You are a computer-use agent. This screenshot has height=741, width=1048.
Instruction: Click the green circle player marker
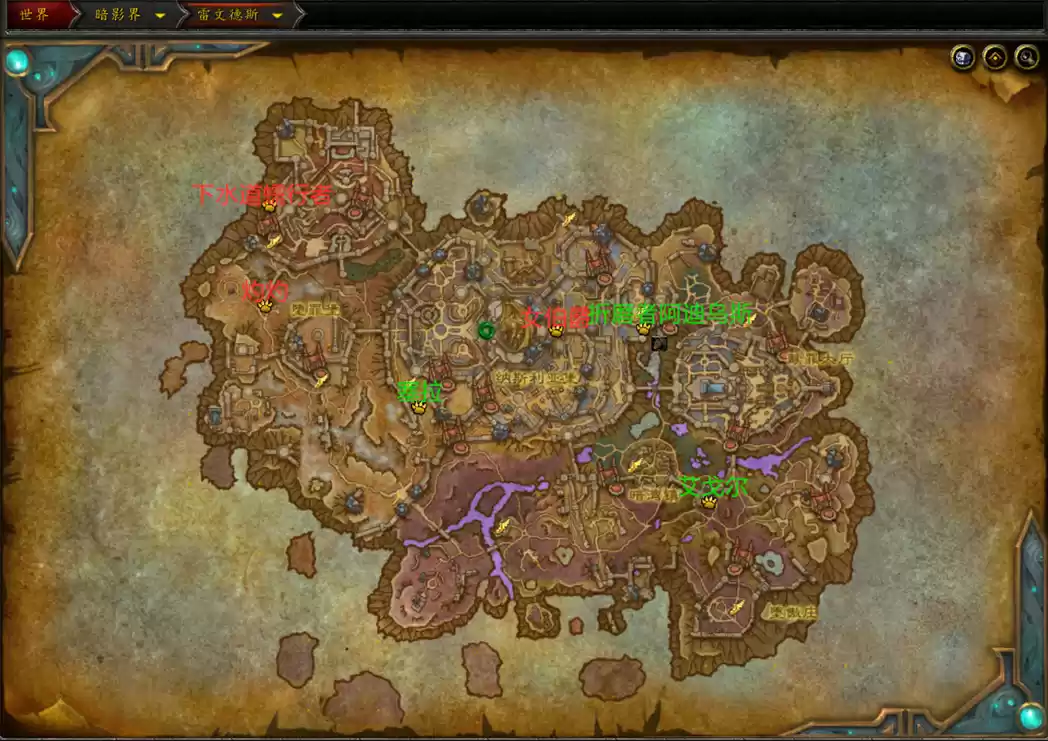[487, 331]
